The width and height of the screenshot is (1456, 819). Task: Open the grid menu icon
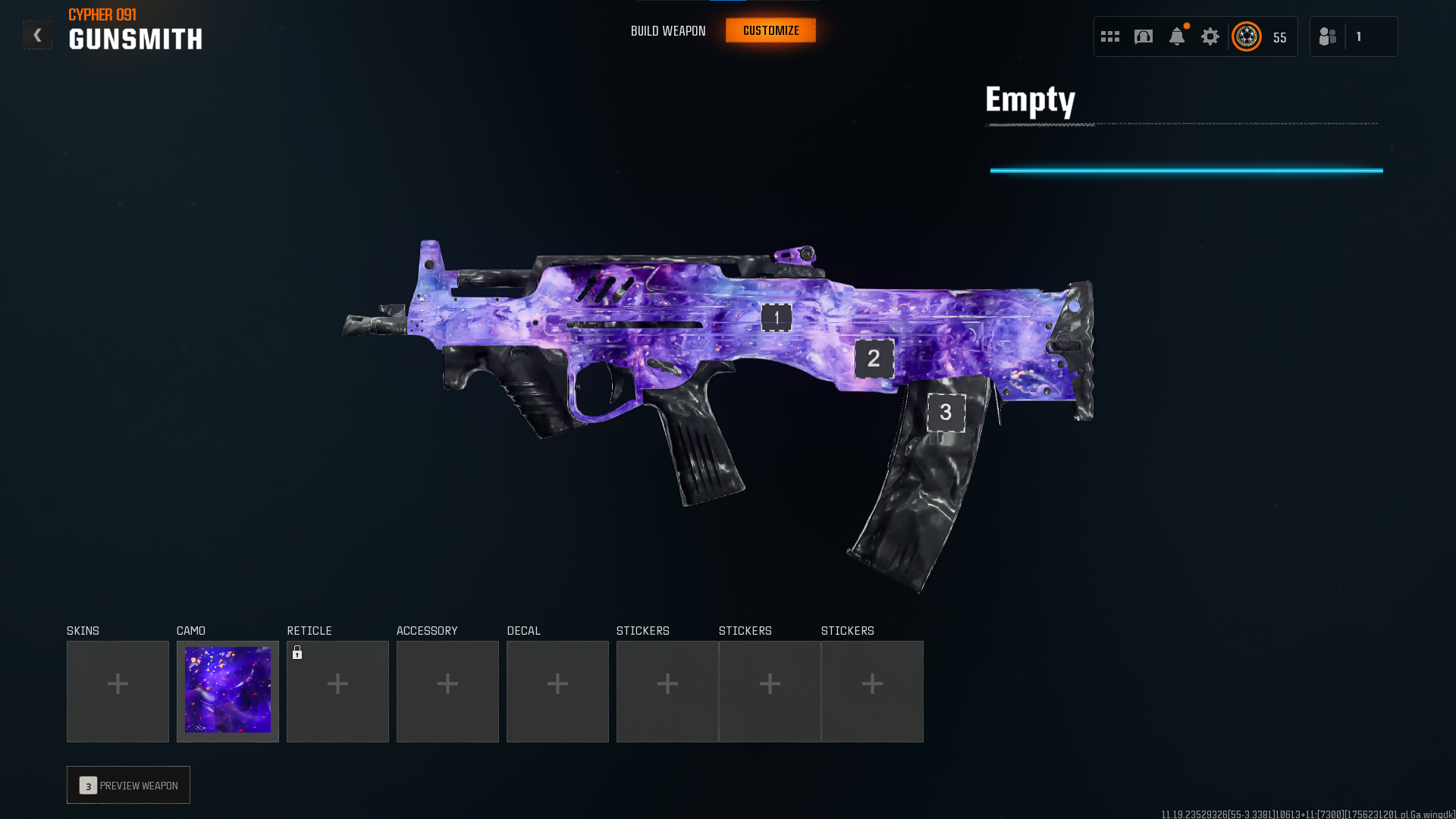tap(1110, 36)
